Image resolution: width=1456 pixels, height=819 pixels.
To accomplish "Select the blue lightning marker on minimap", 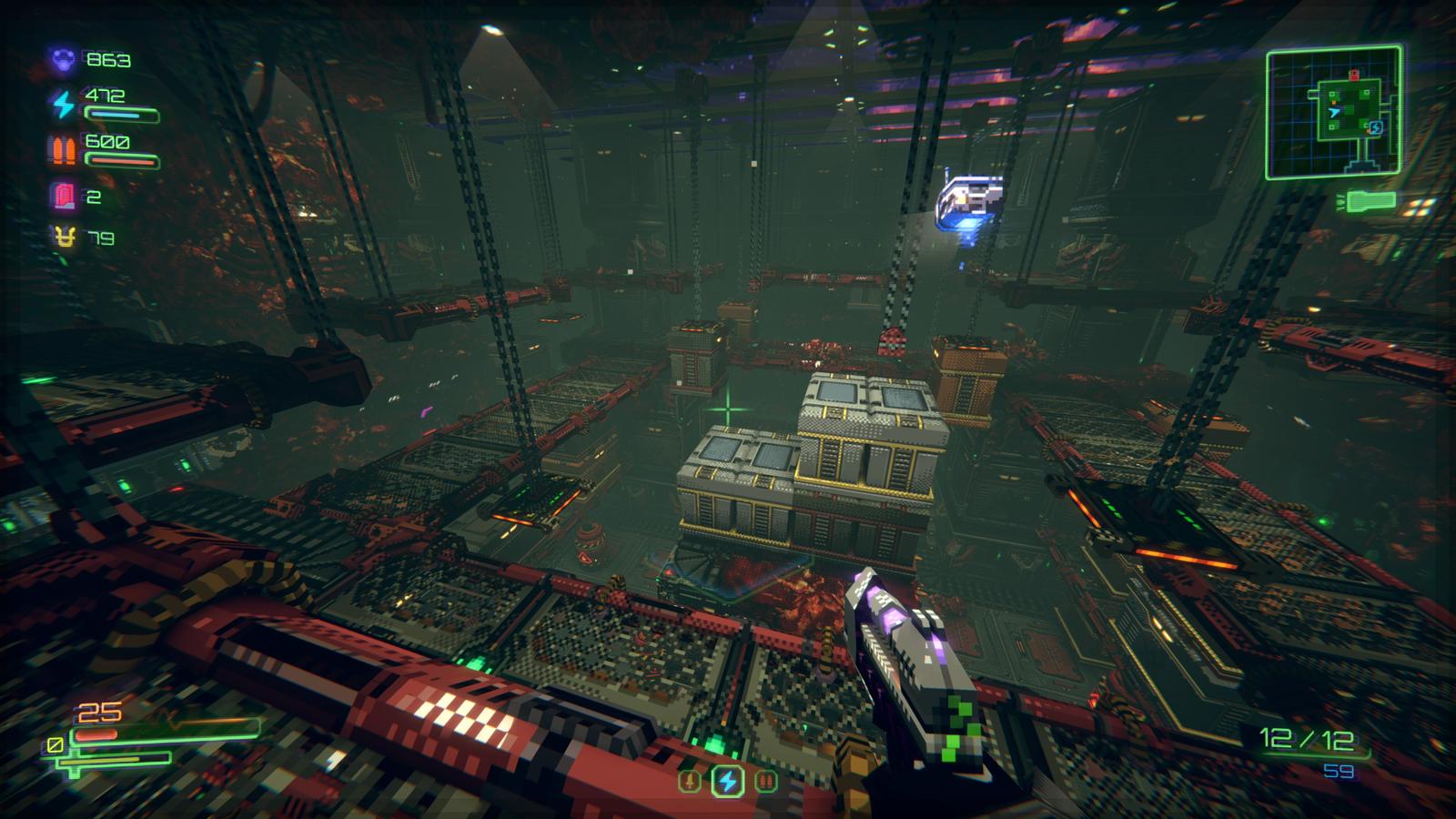I will (1376, 128).
